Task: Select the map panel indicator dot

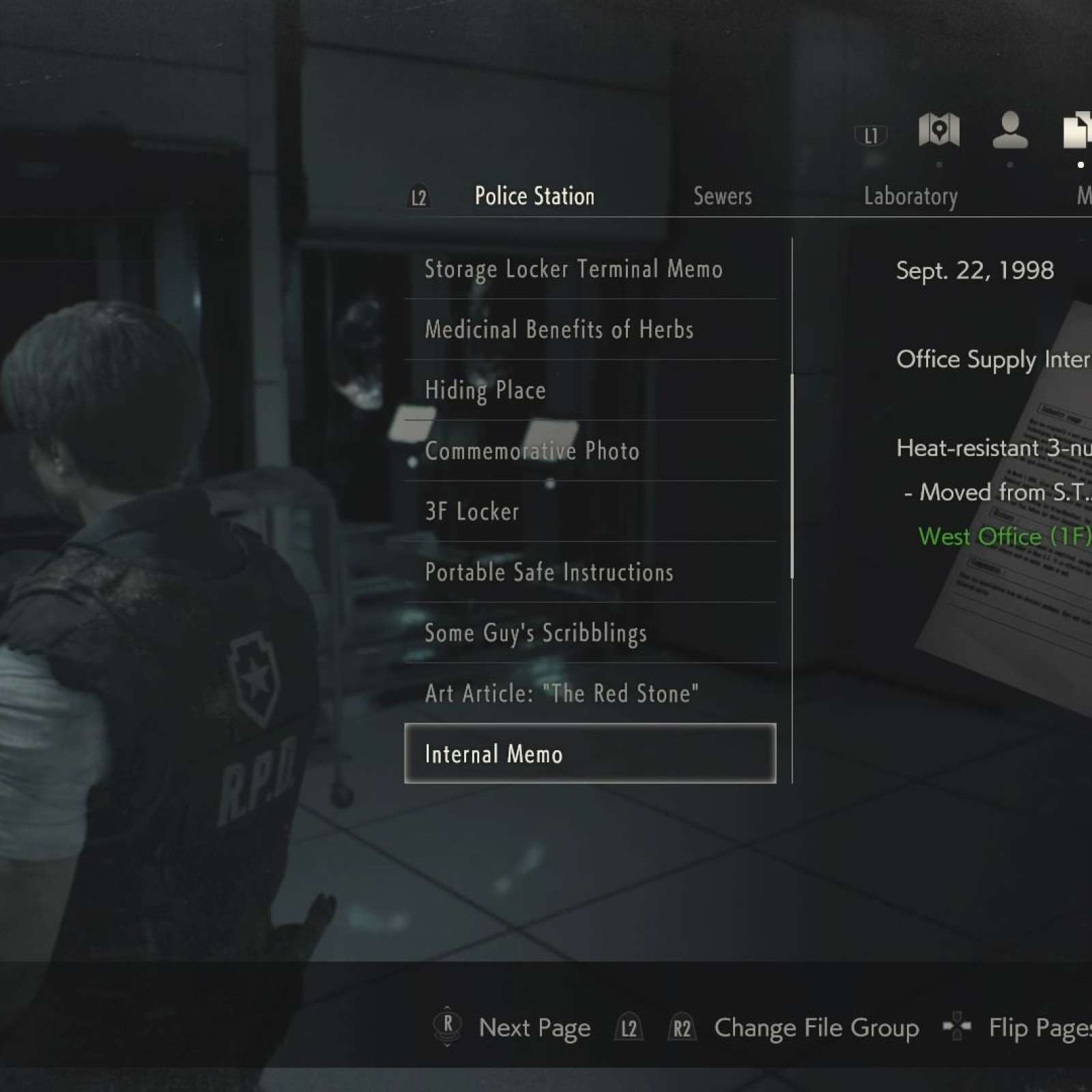Action: pyautogui.click(x=938, y=164)
